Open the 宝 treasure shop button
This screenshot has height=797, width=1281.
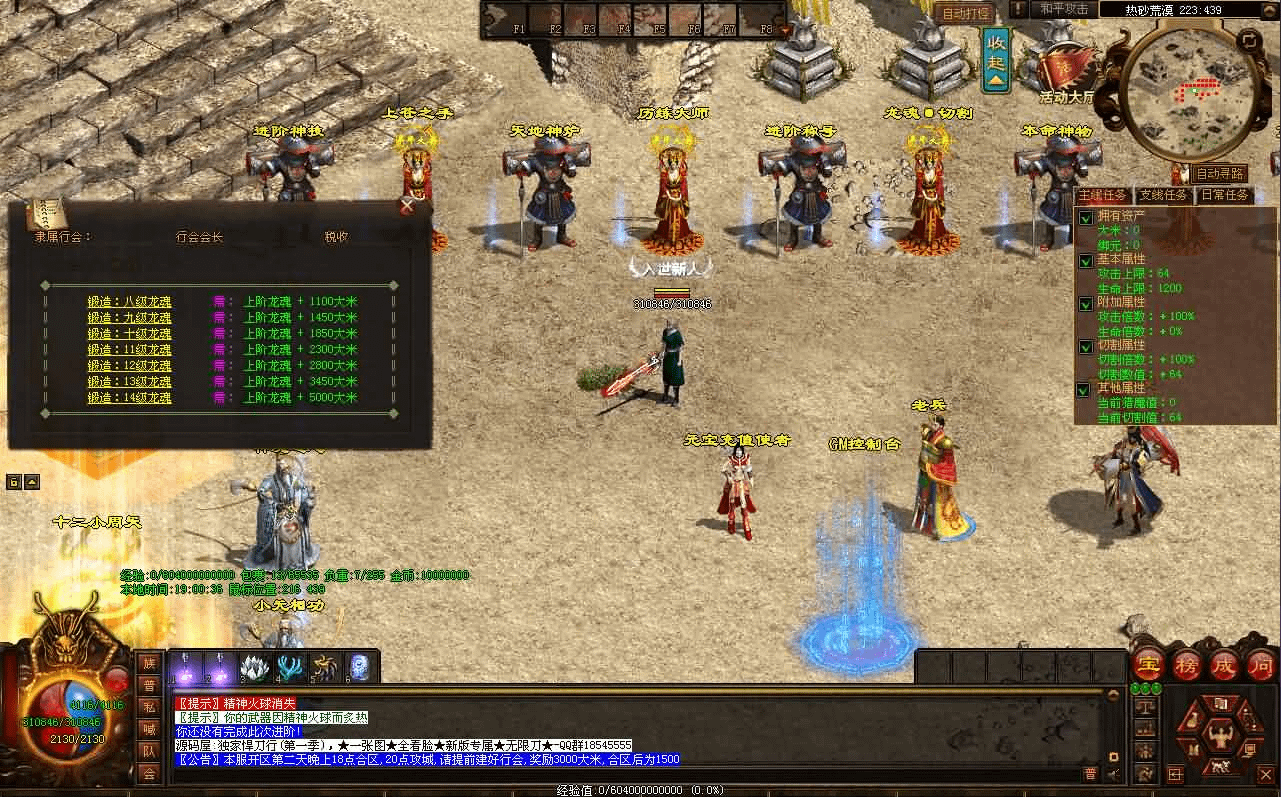tap(1148, 665)
